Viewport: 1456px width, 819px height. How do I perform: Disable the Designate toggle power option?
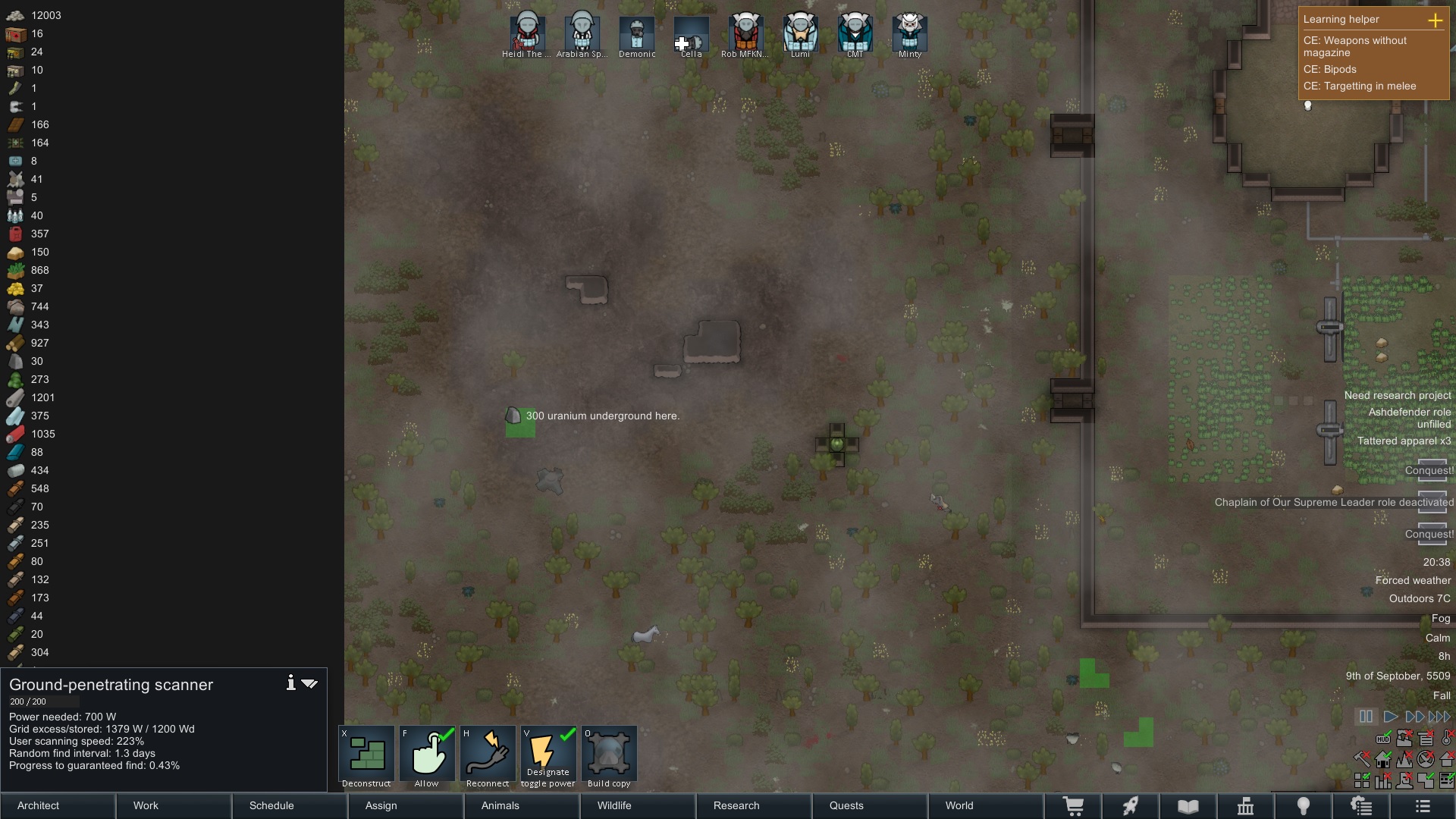point(548,756)
